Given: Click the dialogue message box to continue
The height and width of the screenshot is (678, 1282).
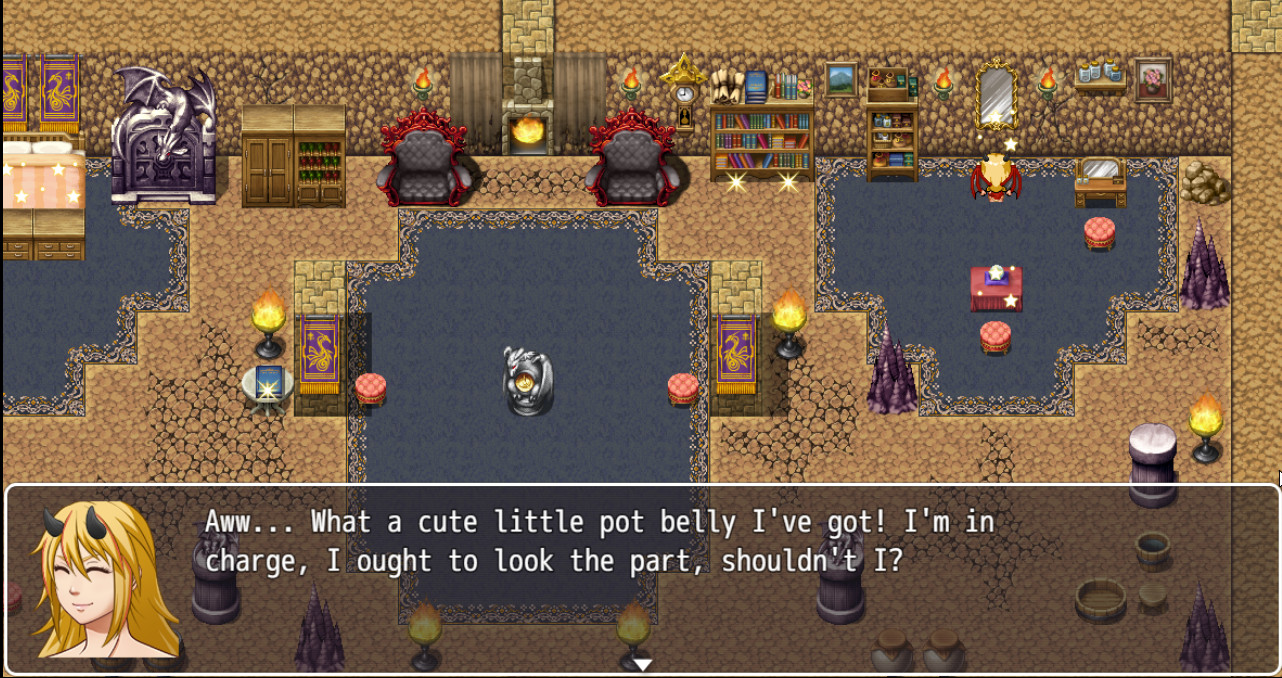Looking at the screenshot, I should coord(640,578).
